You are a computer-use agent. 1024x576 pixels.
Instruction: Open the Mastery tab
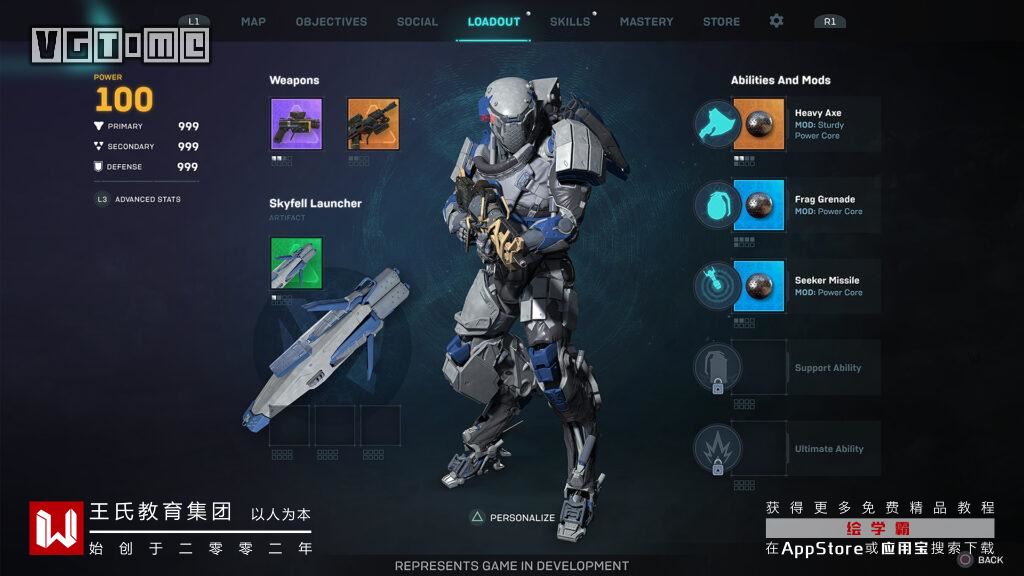[x=646, y=22]
